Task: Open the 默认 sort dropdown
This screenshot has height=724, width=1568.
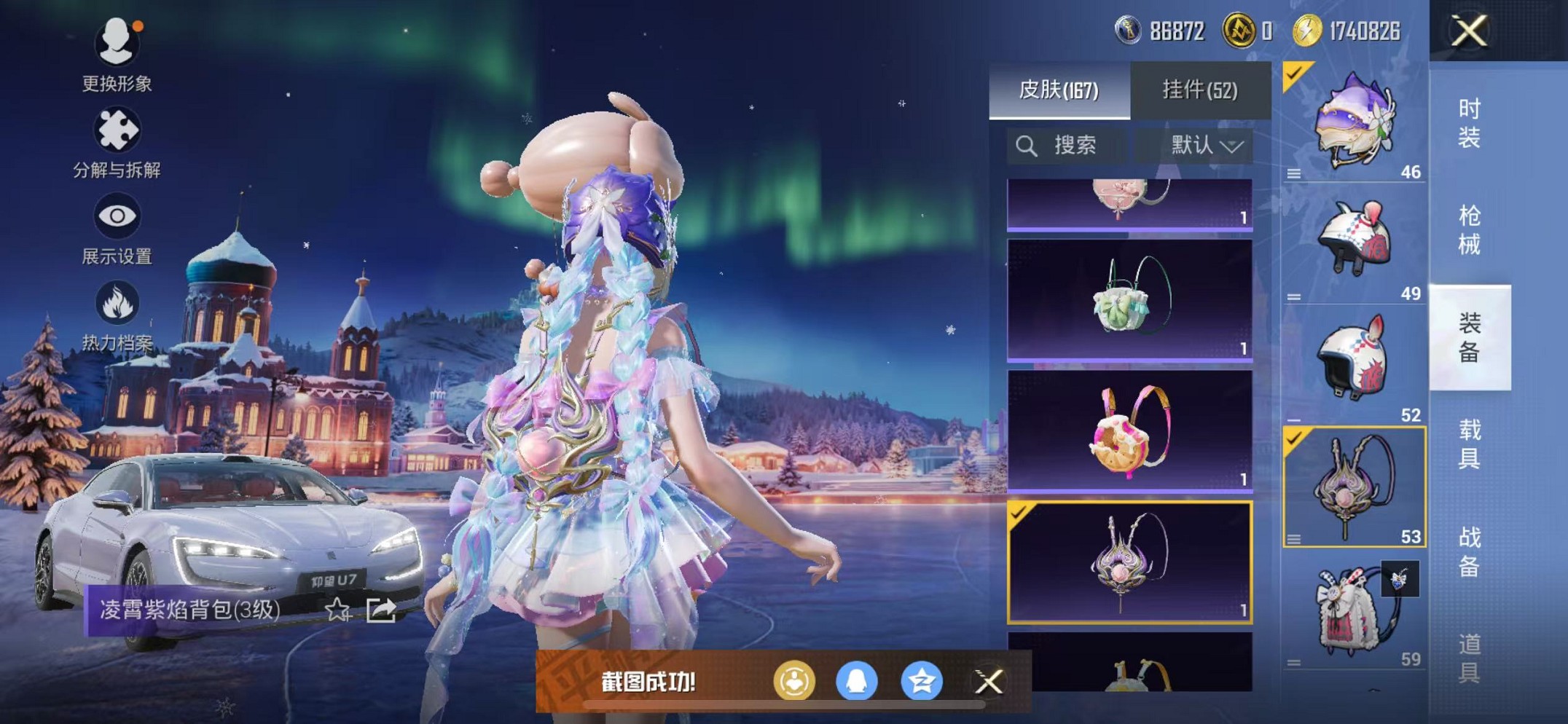Action: (1206, 146)
